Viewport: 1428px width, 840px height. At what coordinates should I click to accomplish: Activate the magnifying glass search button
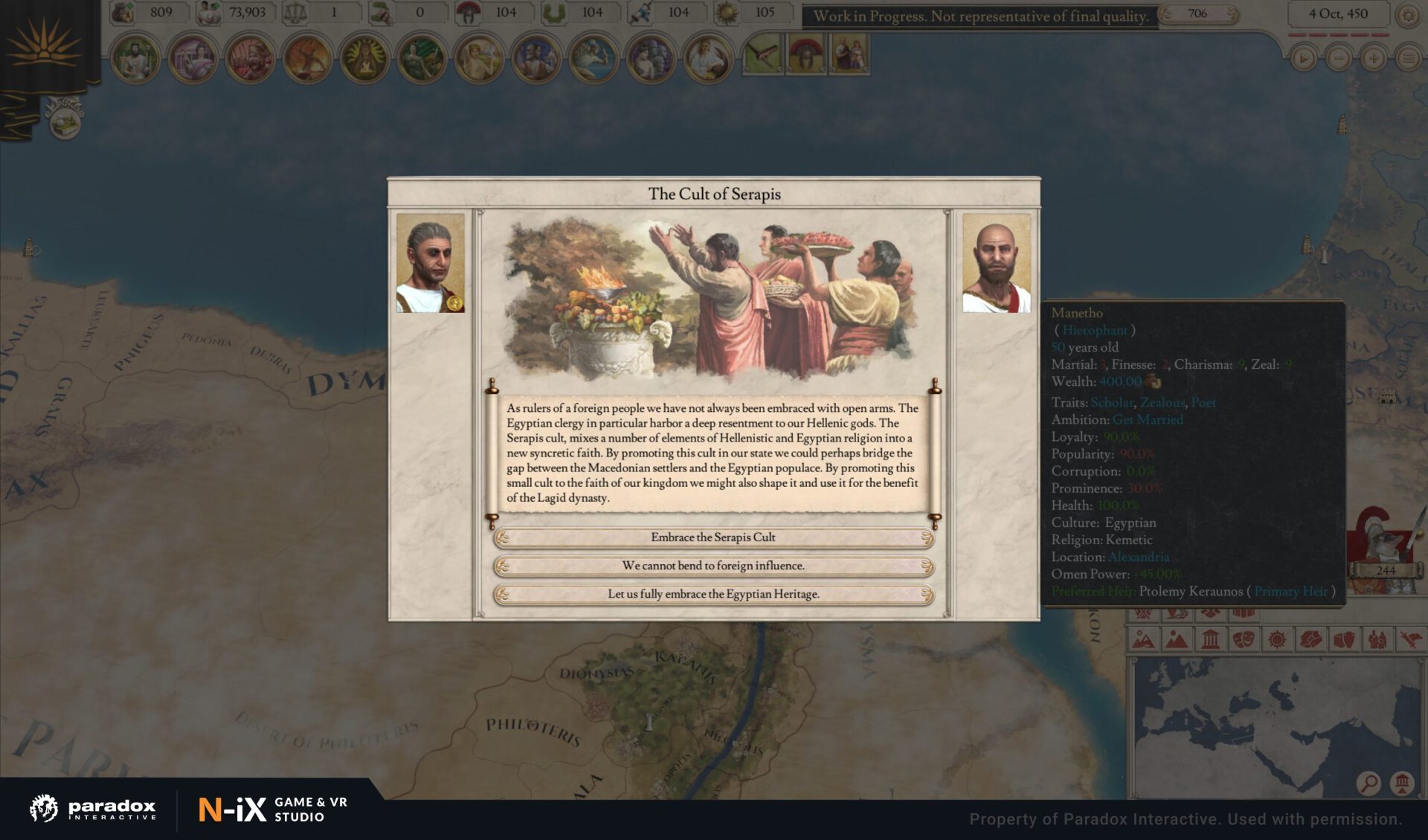(x=1368, y=783)
